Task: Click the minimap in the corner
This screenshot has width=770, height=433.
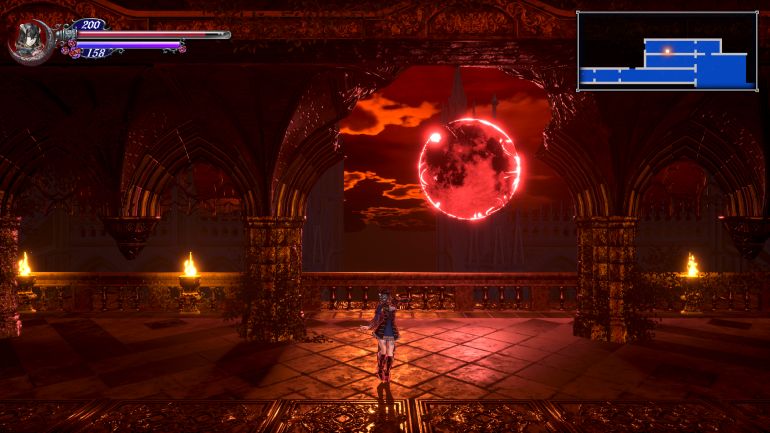Action: (667, 51)
